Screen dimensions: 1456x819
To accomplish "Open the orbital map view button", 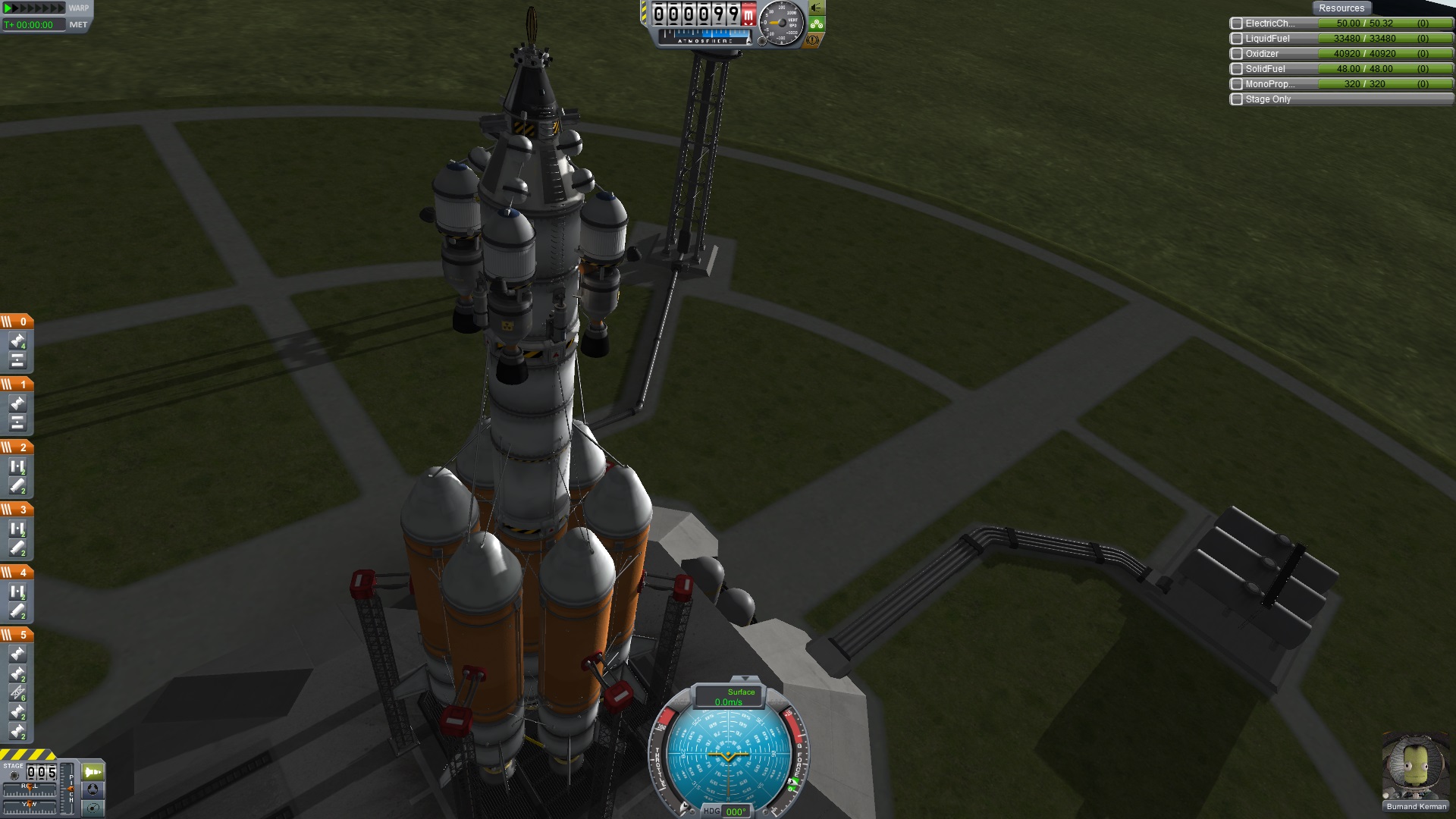I will [93, 808].
